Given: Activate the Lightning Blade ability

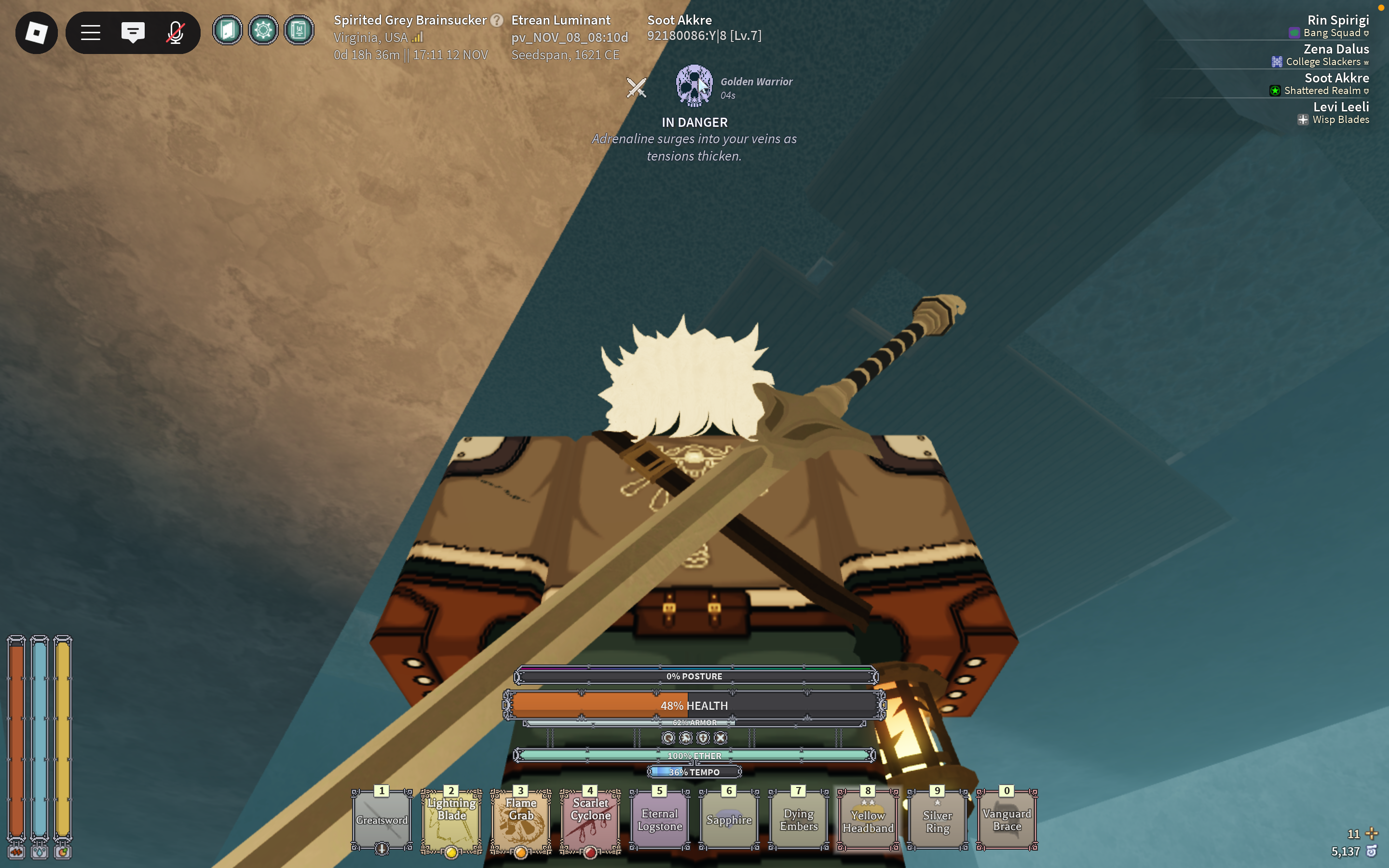Looking at the screenshot, I should tap(451, 820).
